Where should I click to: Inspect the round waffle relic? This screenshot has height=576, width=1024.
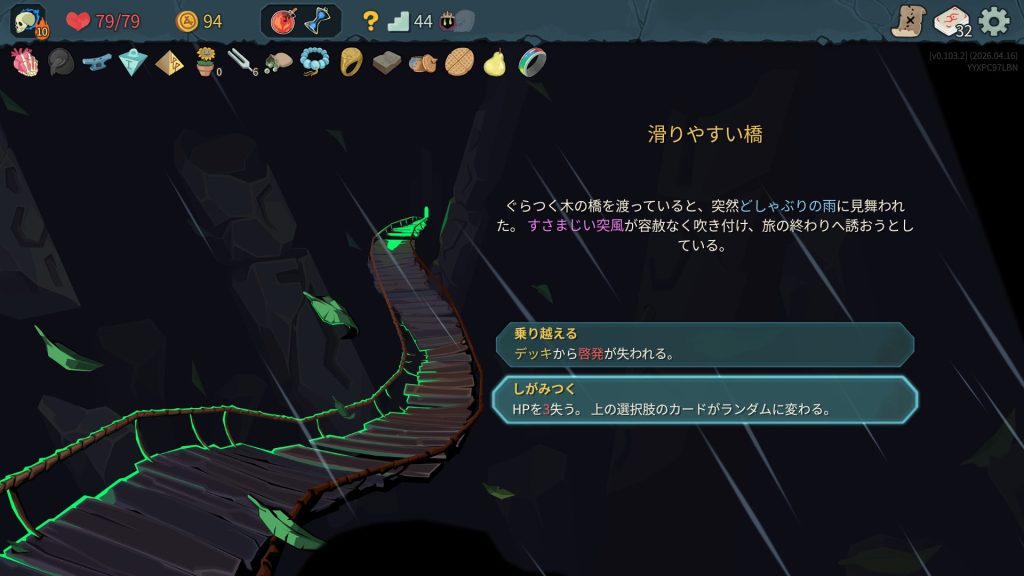[459, 63]
